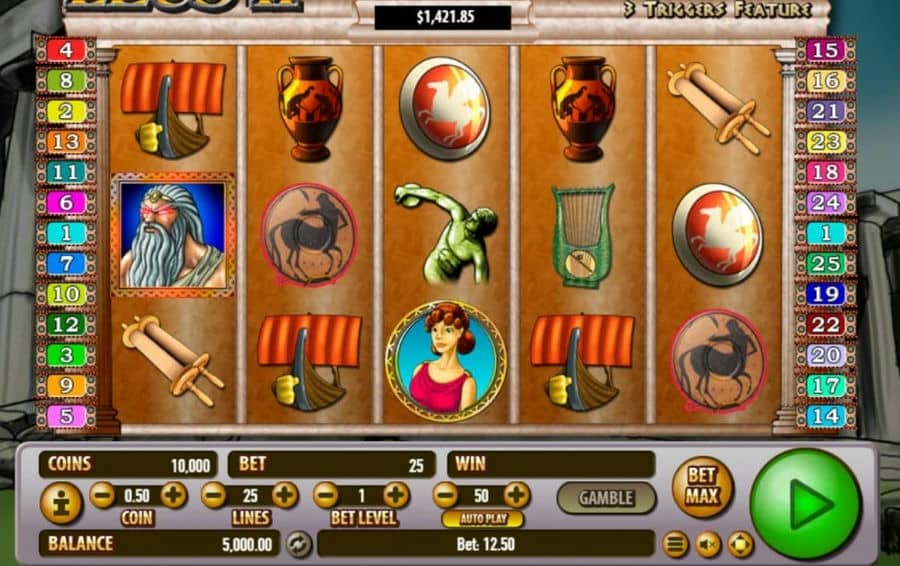Spin the reels with the green play button
This screenshot has width=900, height=566.
click(x=805, y=504)
